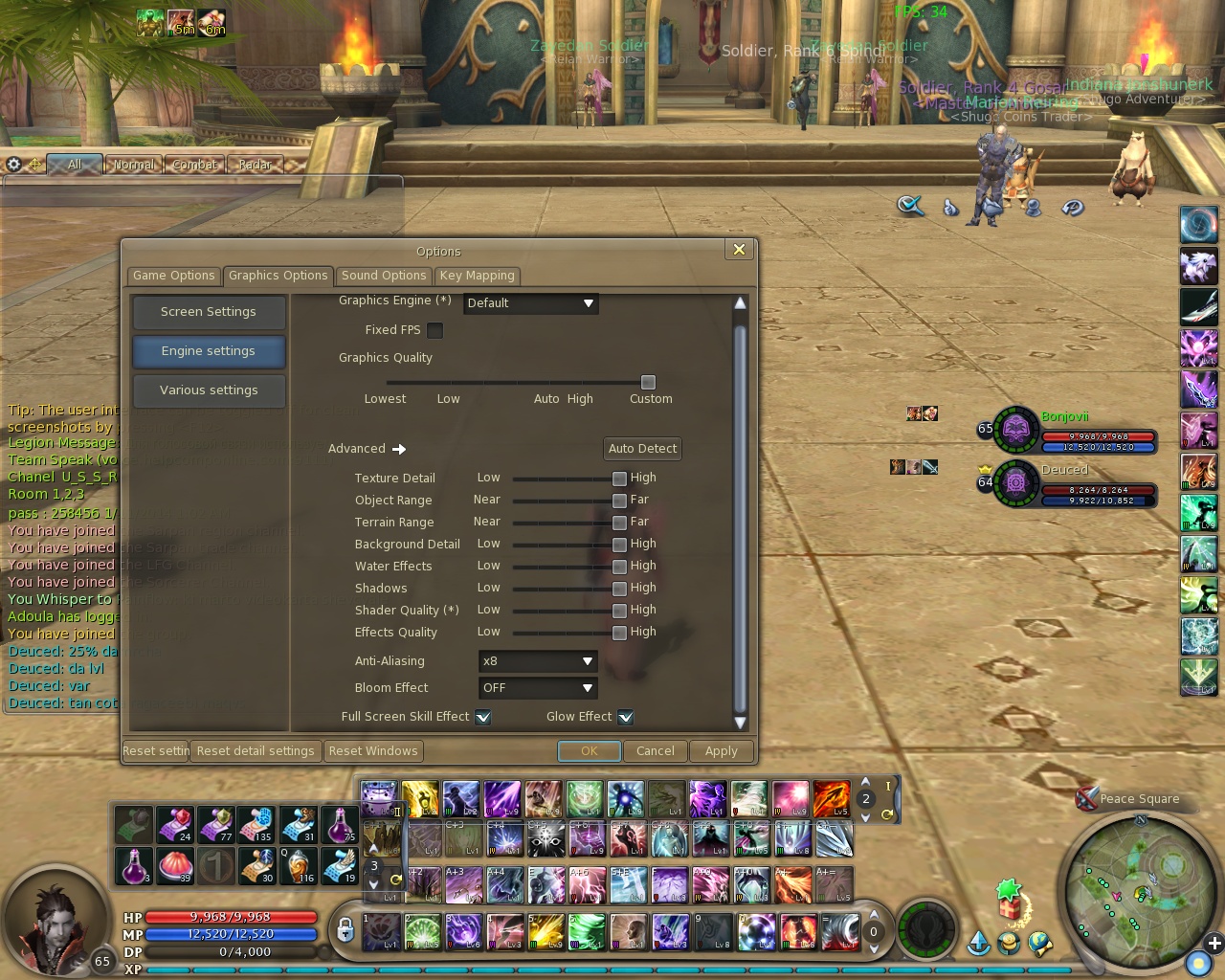Cancel the options changes
The height and width of the screenshot is (980, 1225).
(x=655, y=751)
